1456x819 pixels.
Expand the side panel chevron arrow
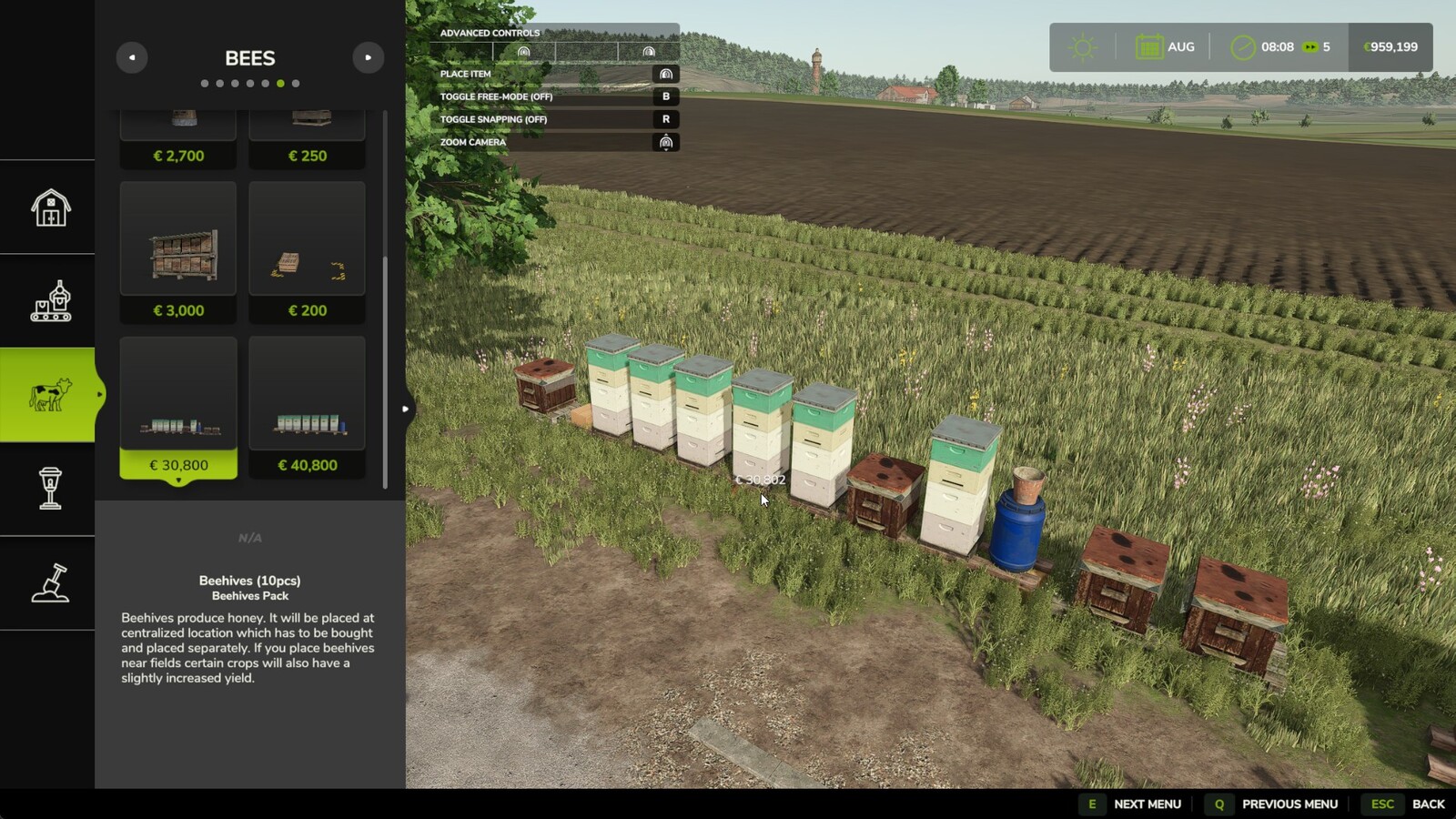404,409
